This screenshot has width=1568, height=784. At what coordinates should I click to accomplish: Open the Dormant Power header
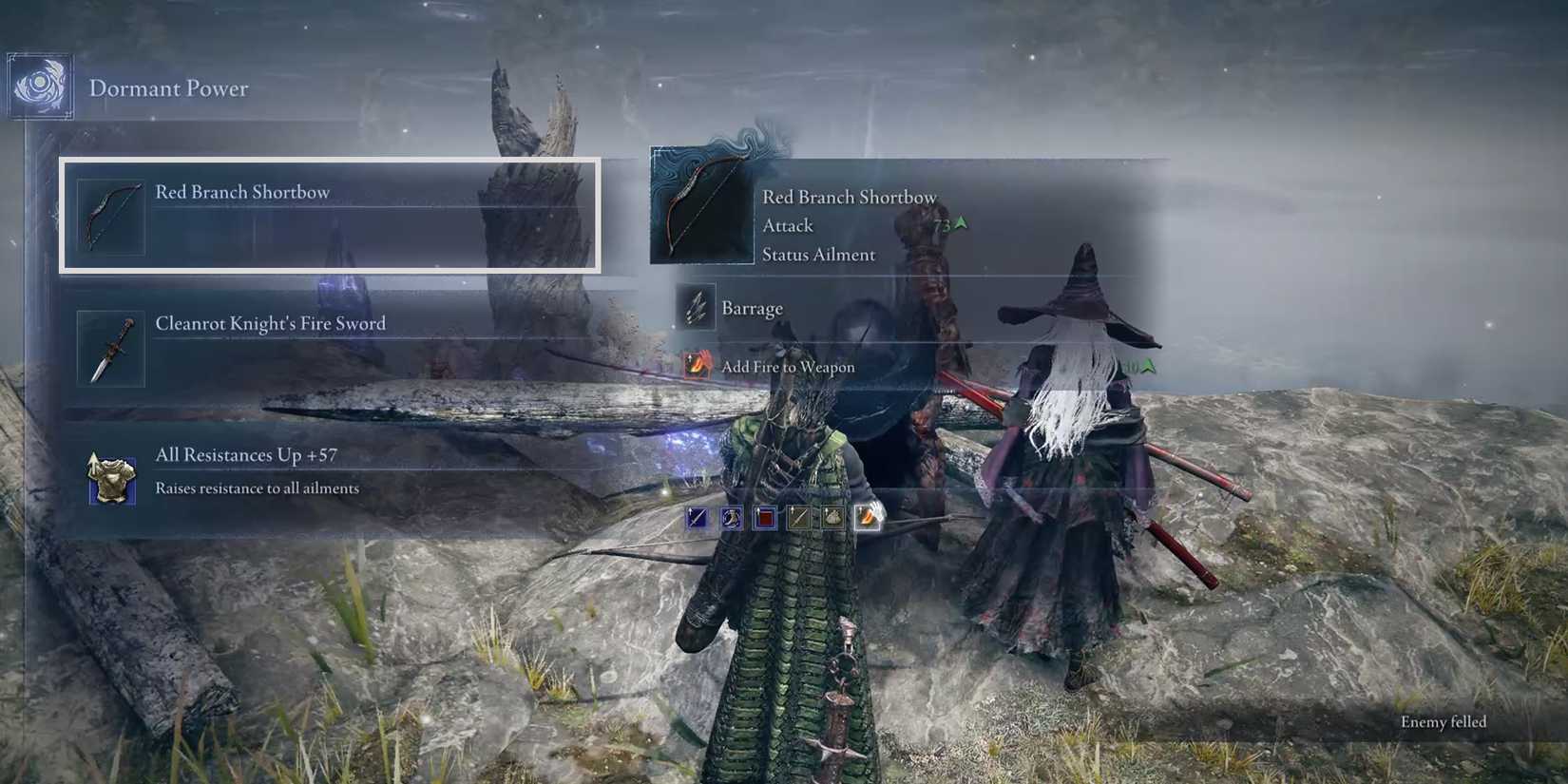point(169,88)
